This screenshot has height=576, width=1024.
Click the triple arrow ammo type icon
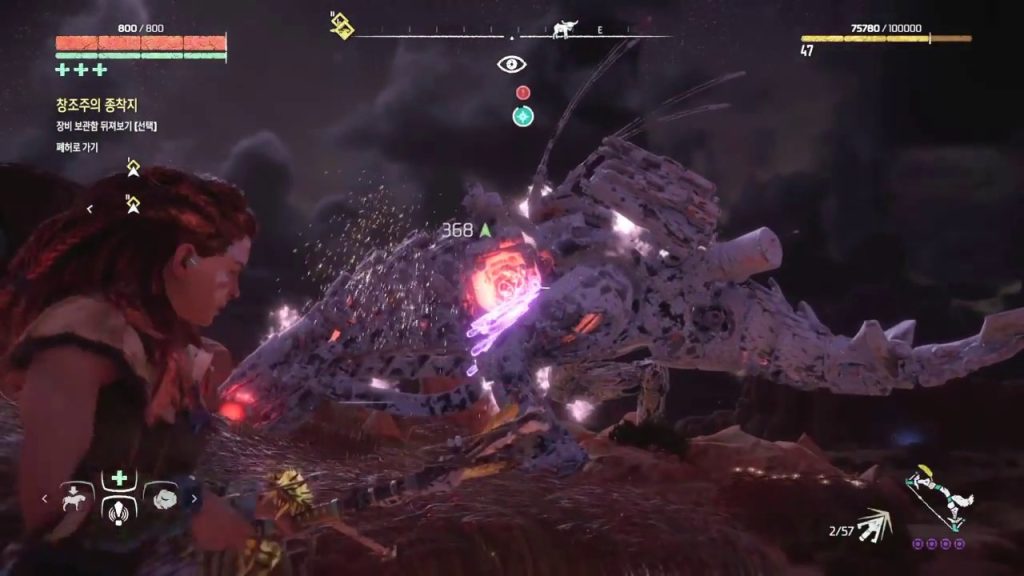(x=876, y=525)
